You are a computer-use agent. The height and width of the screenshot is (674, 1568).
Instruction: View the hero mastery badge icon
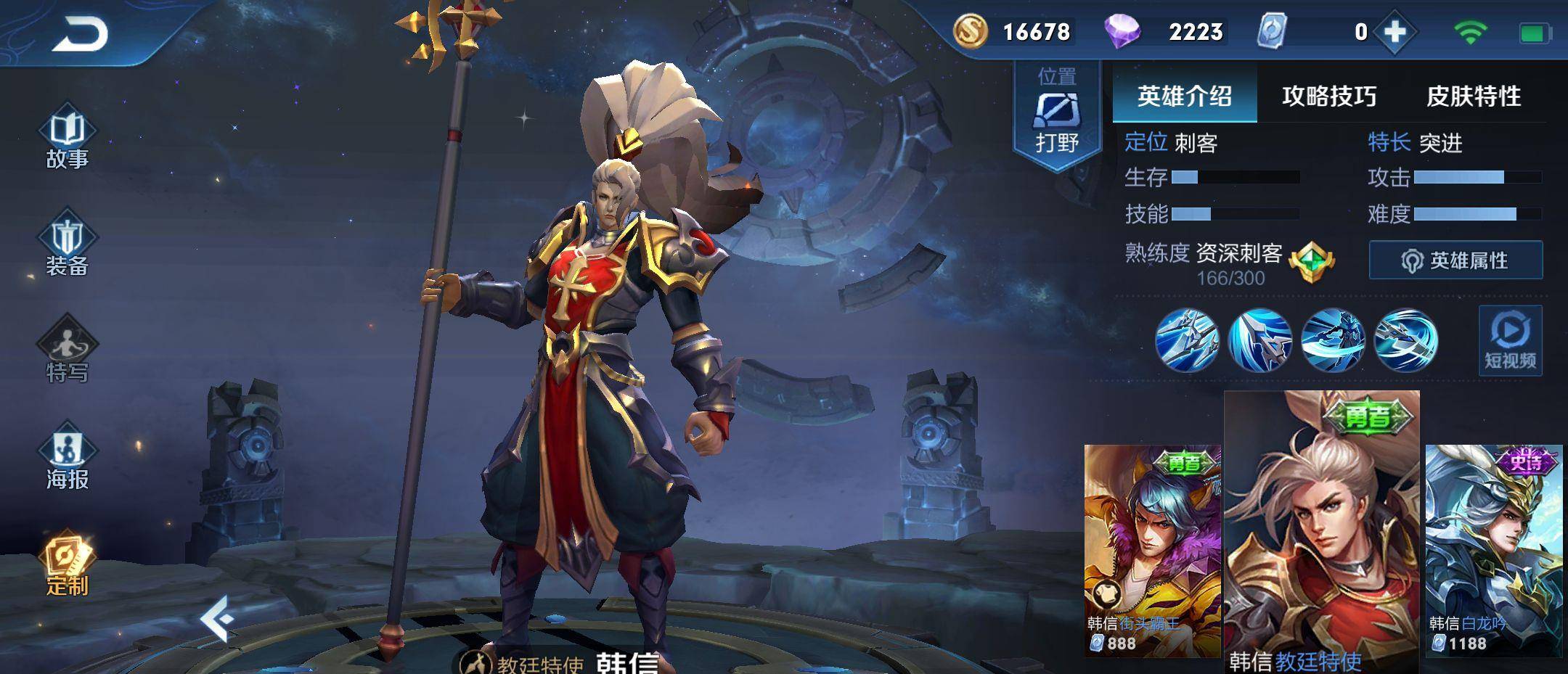pos(1312,261)
